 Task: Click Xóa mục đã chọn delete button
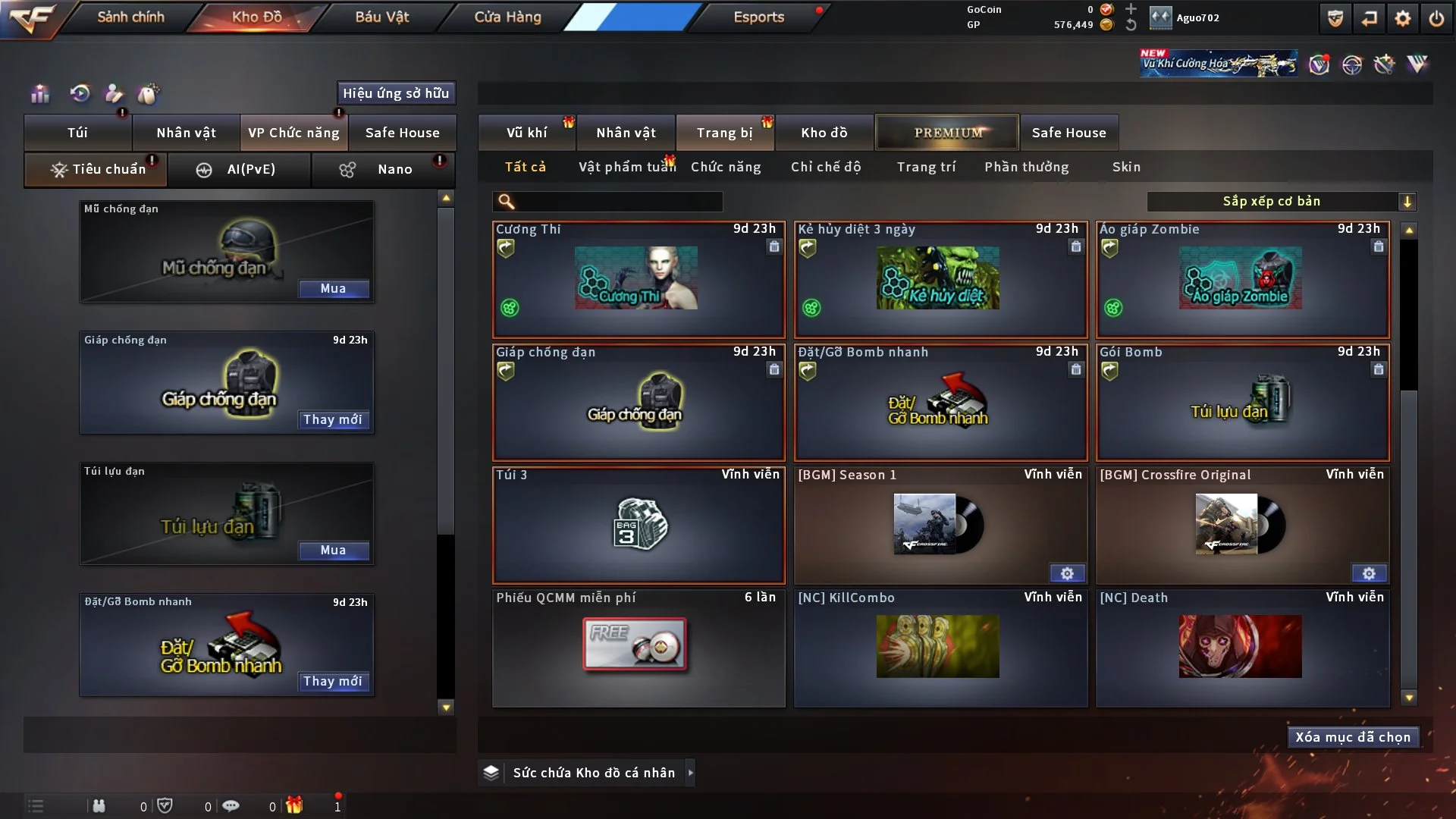(x=1352, y=737)
